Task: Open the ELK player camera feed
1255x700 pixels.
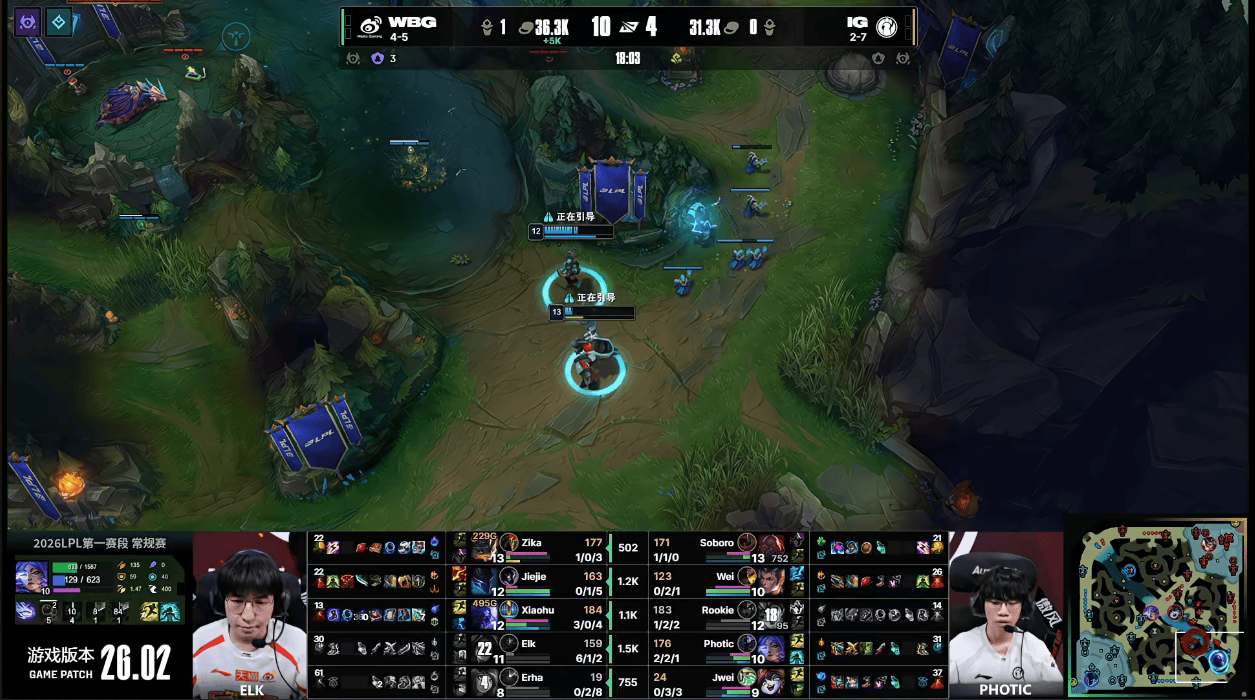Action: tap(249, 615)
